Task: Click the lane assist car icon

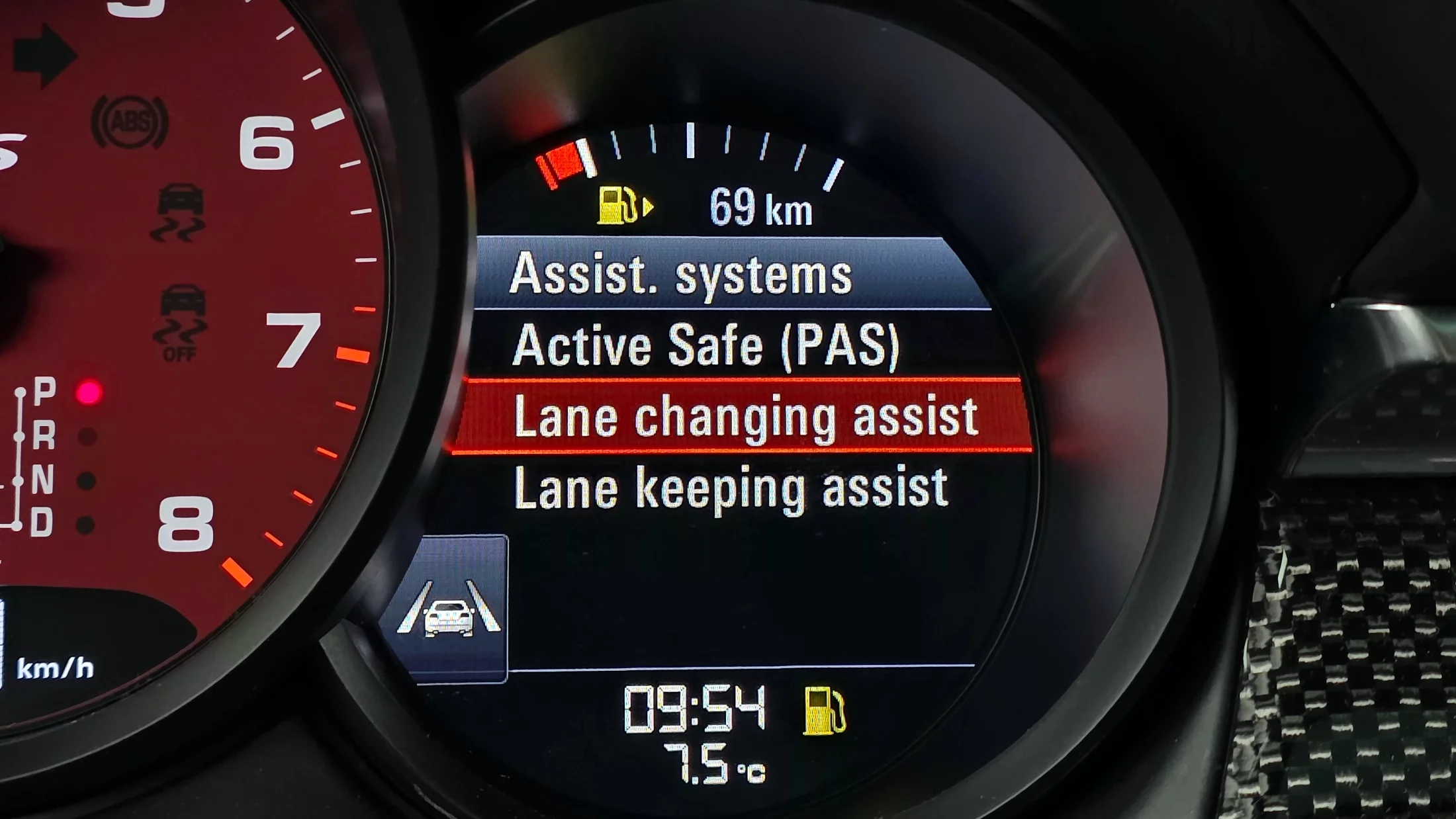Action: [x=448, y=611]
